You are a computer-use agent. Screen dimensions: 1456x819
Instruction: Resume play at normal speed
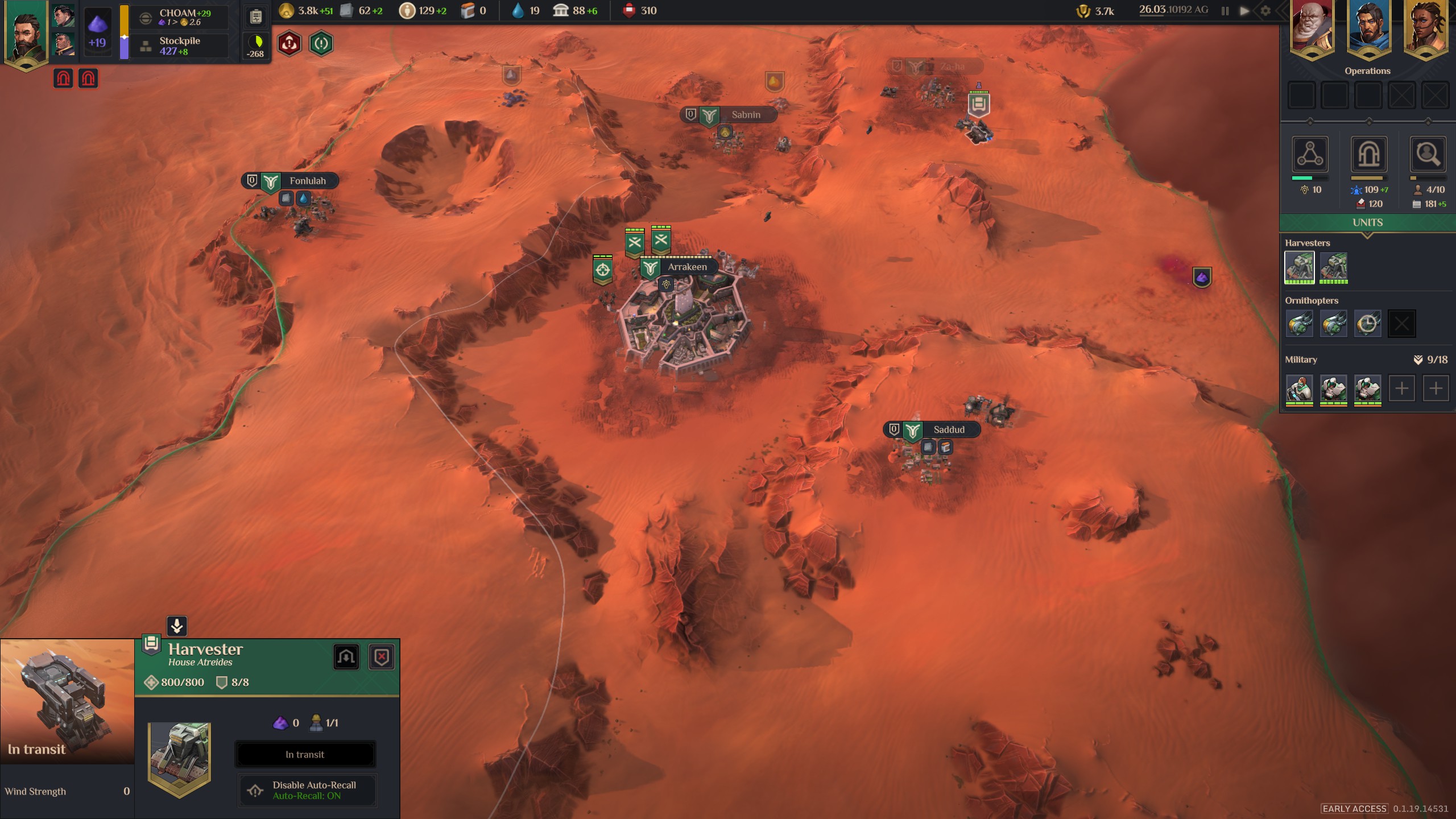(1245, 11)
